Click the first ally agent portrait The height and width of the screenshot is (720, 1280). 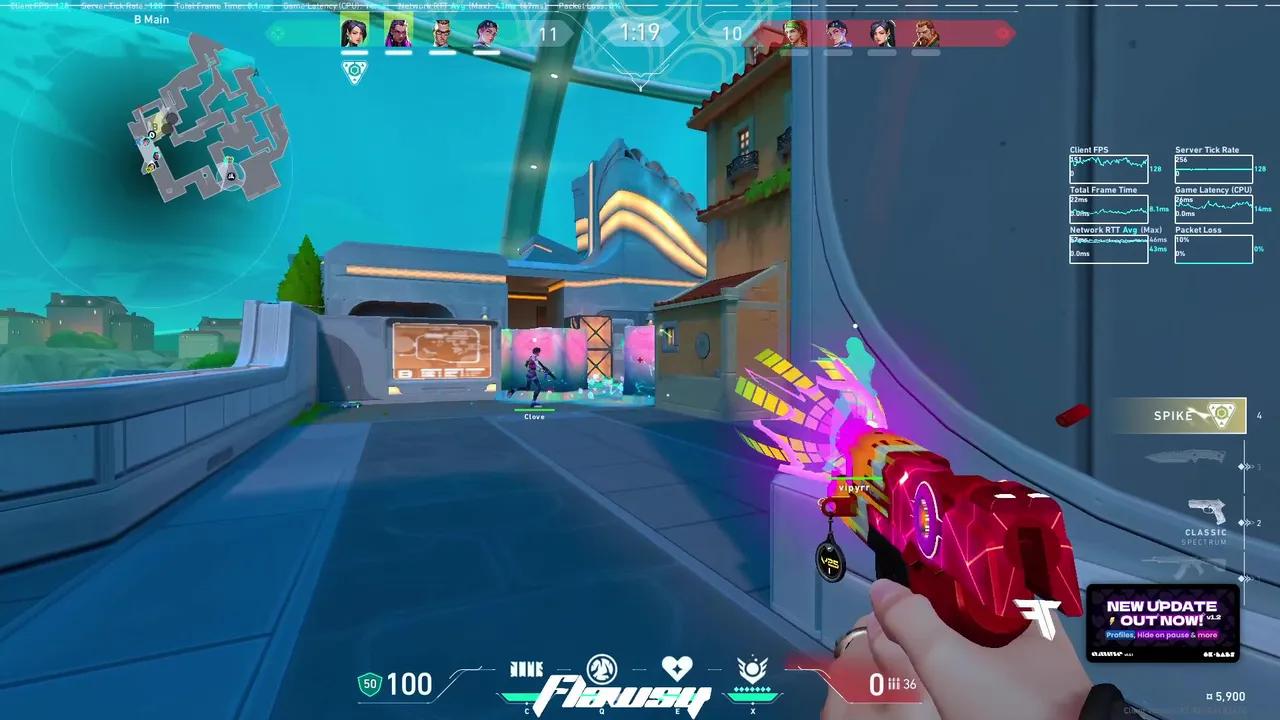pos(354,33)
